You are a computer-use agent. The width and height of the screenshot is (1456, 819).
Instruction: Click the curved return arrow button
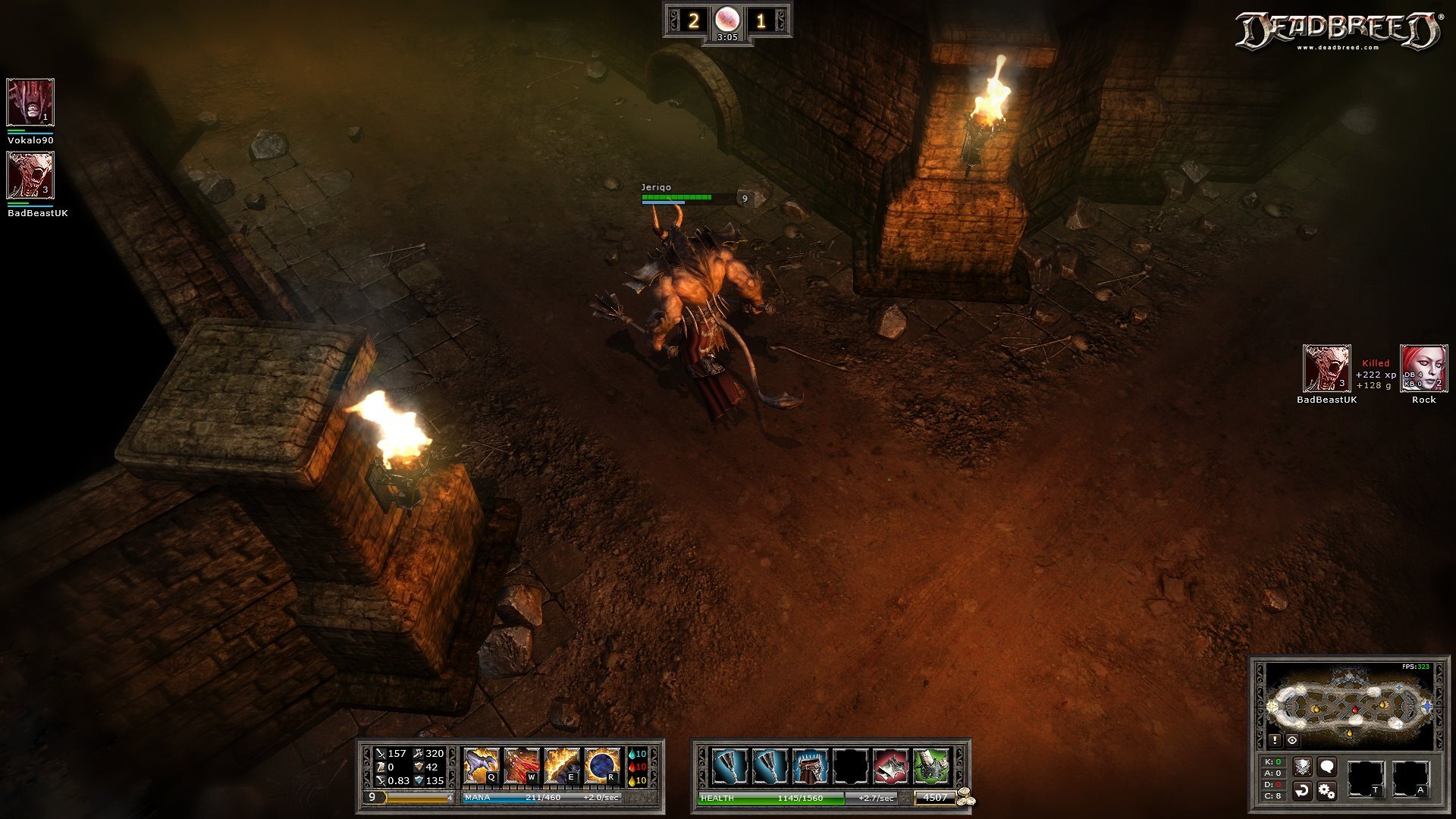tap(1302, 791)
